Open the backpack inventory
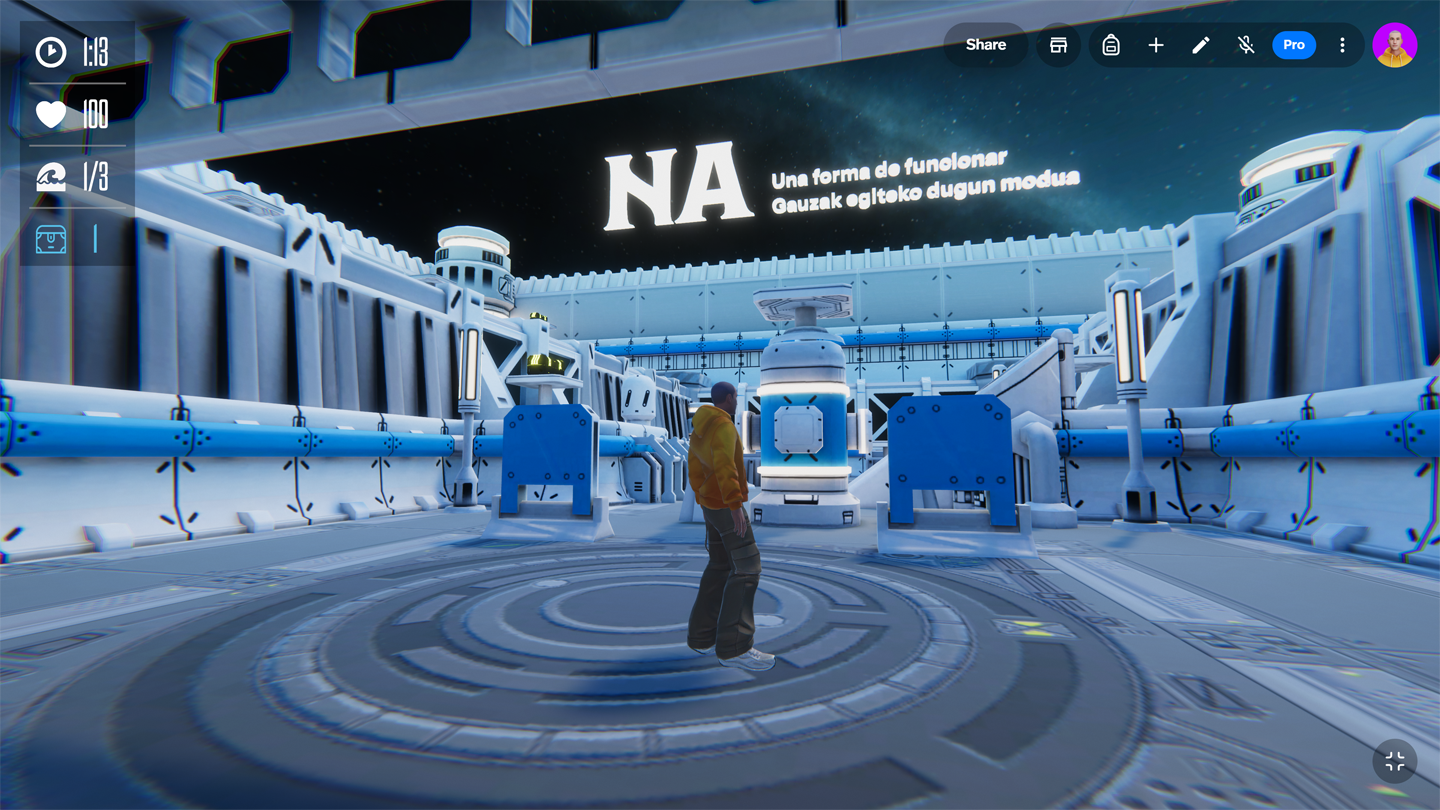Viewport: 1440px width, 810px height. pyautogui.click(x=1111, y=45)
